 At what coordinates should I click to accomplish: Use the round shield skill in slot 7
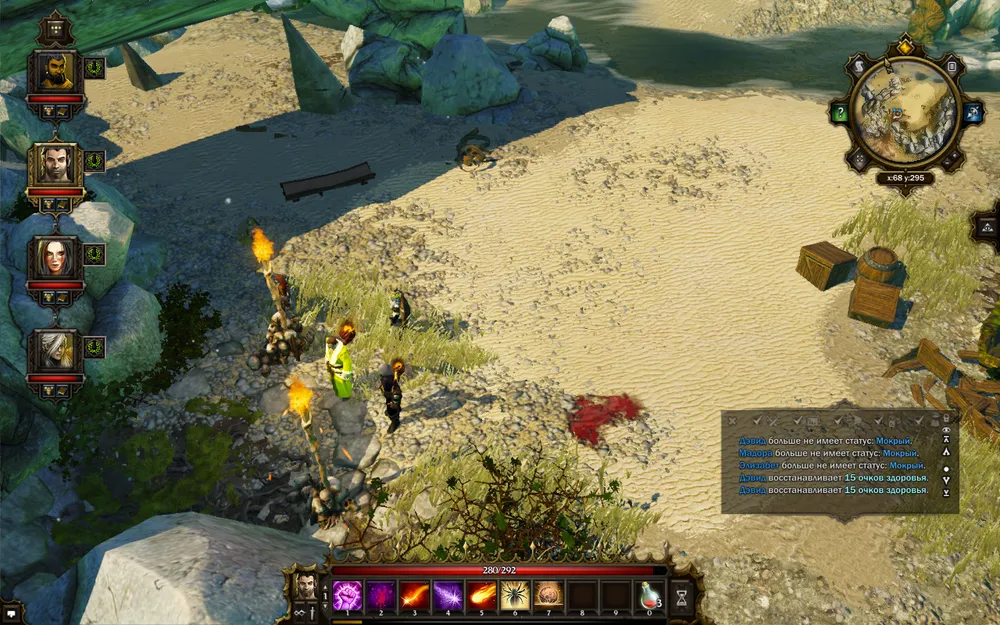[x=548, y=596]
